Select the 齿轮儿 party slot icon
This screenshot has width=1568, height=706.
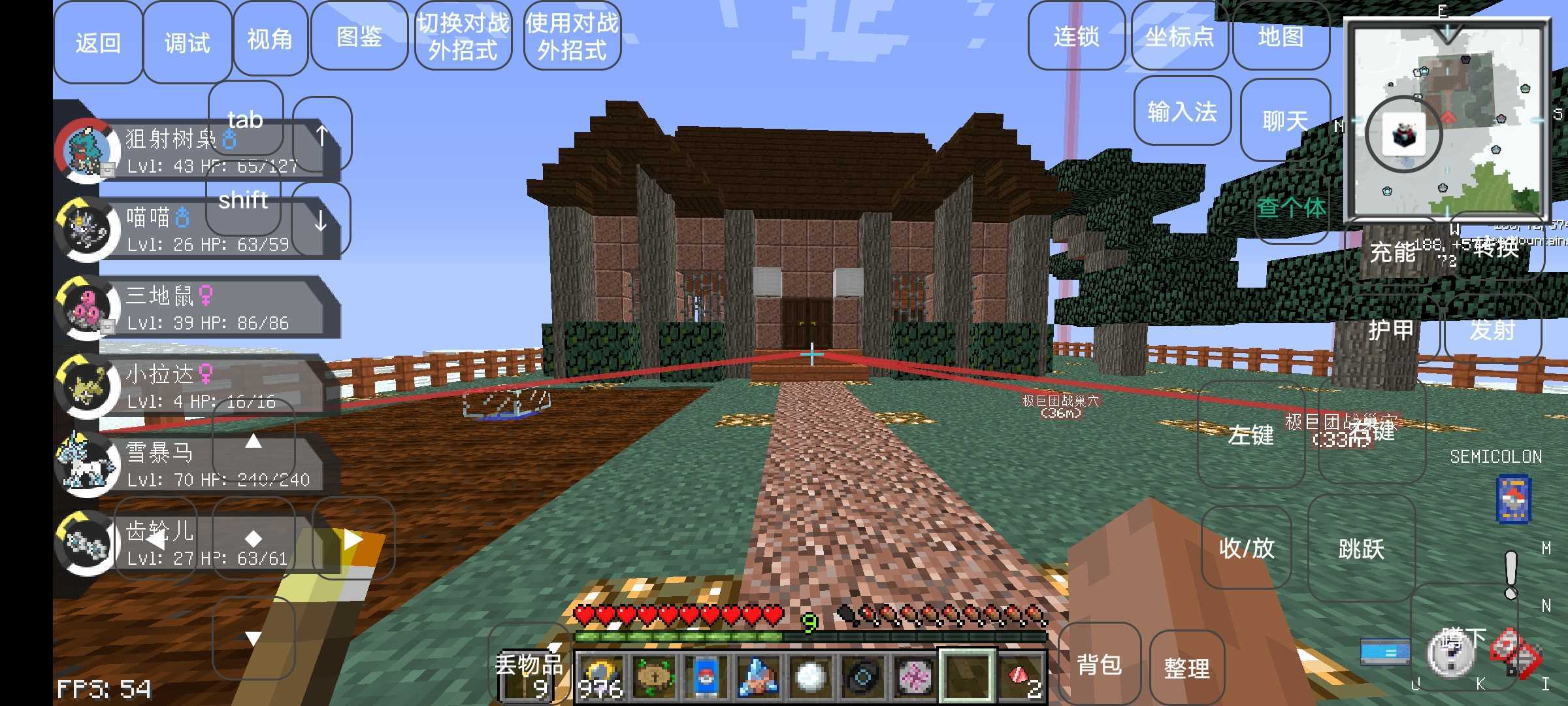coord(88,543)
